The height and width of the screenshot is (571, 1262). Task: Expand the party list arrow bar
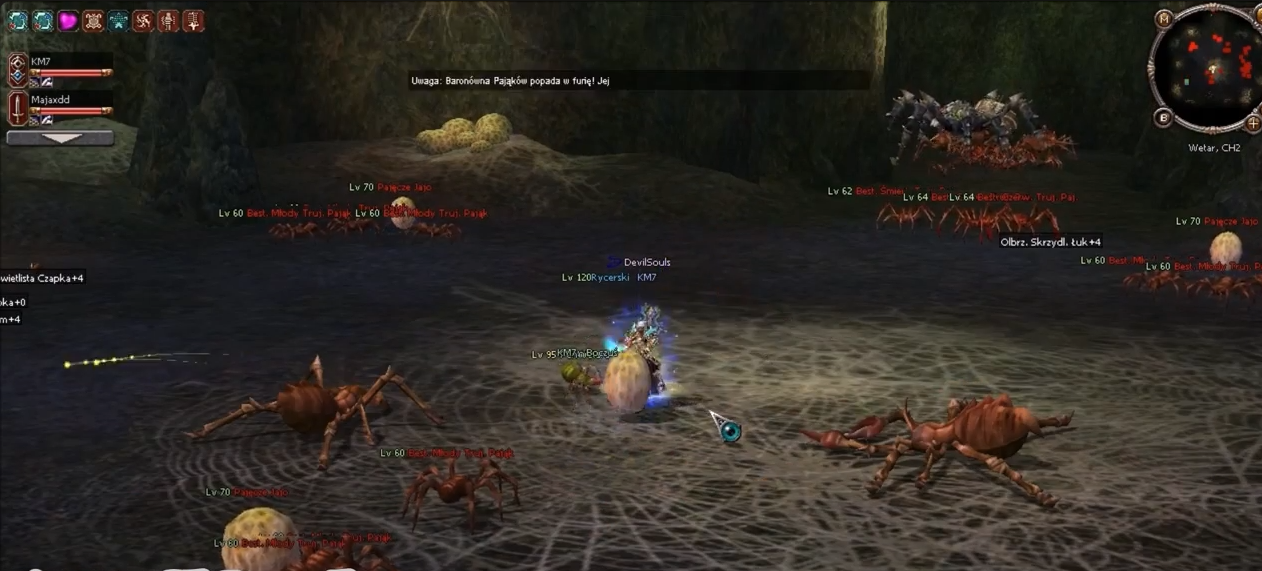pyautogui.click(x=60, y=138)
